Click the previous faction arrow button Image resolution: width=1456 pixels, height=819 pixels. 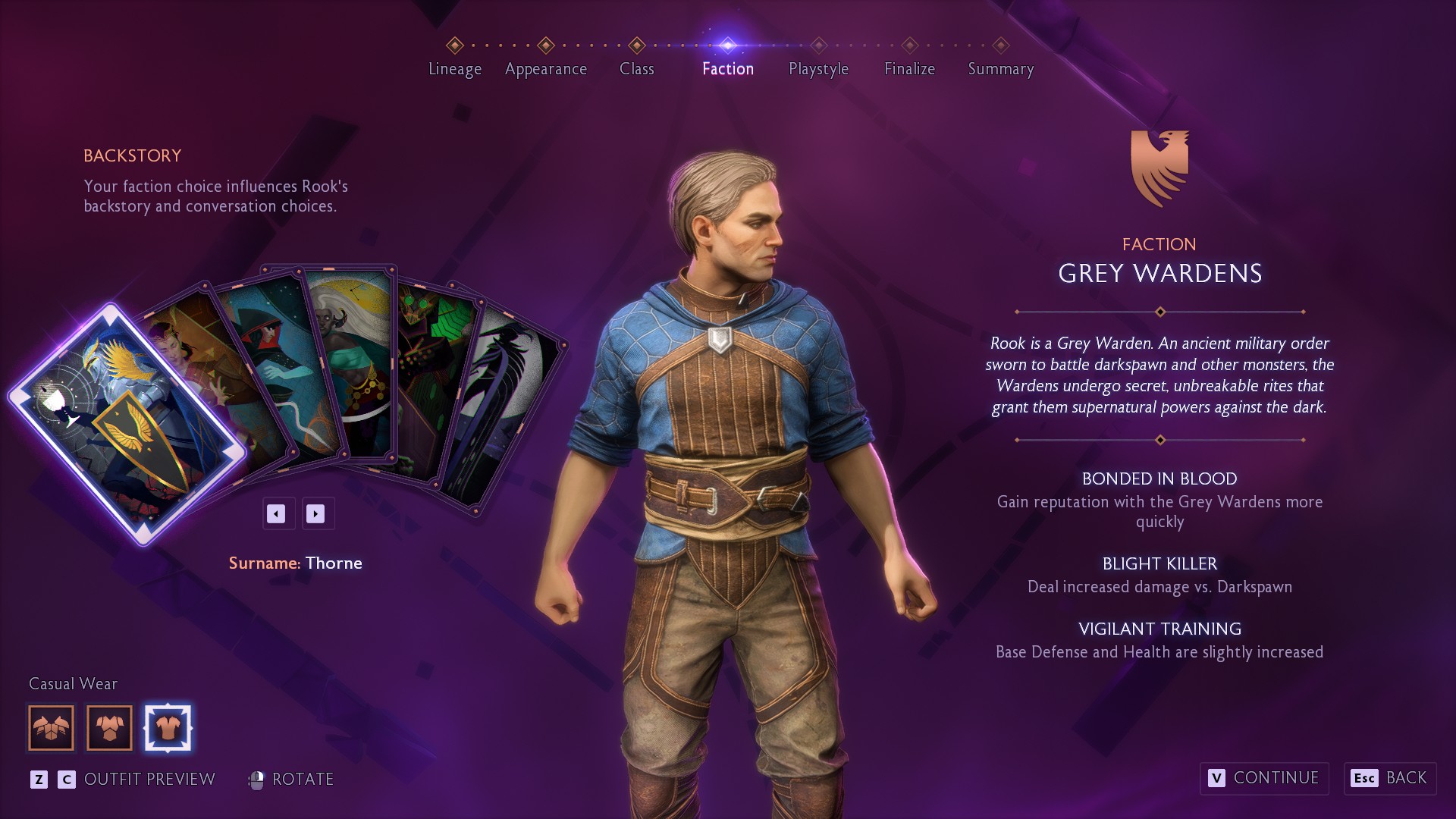tap(276, 514)
